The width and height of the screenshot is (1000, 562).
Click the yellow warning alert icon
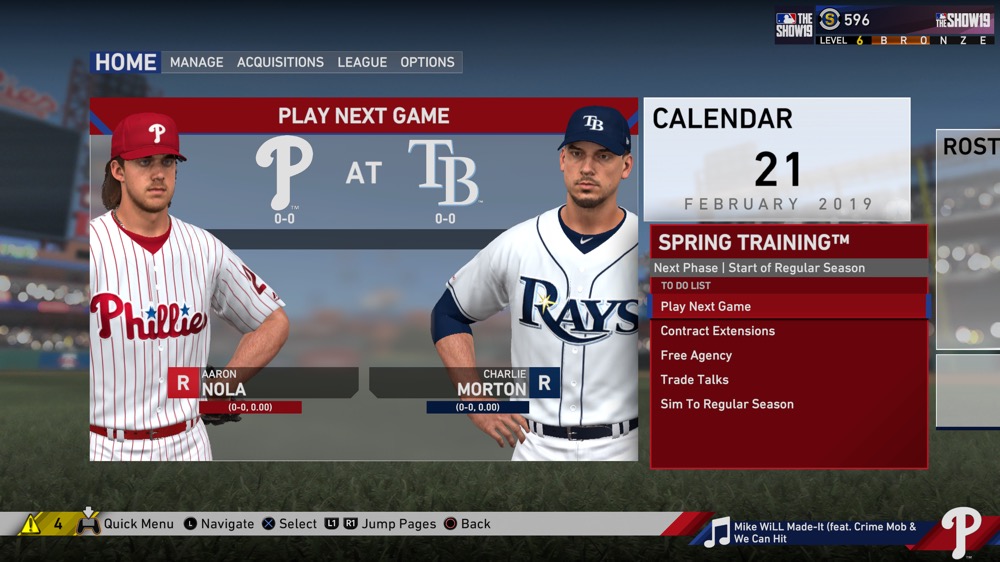[x=31, y=524]
